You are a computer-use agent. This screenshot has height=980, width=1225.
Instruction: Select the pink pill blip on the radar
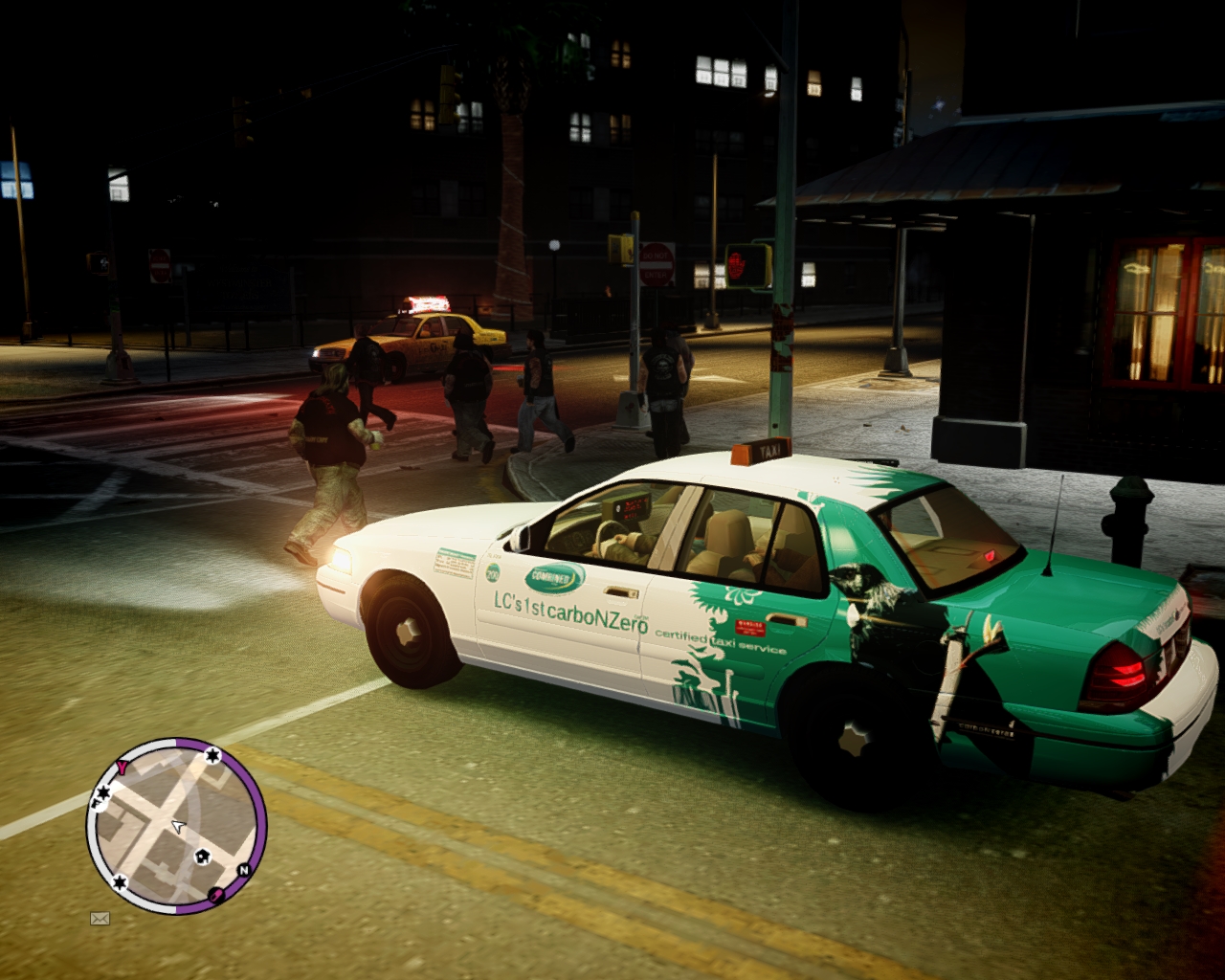pos(217,895)
